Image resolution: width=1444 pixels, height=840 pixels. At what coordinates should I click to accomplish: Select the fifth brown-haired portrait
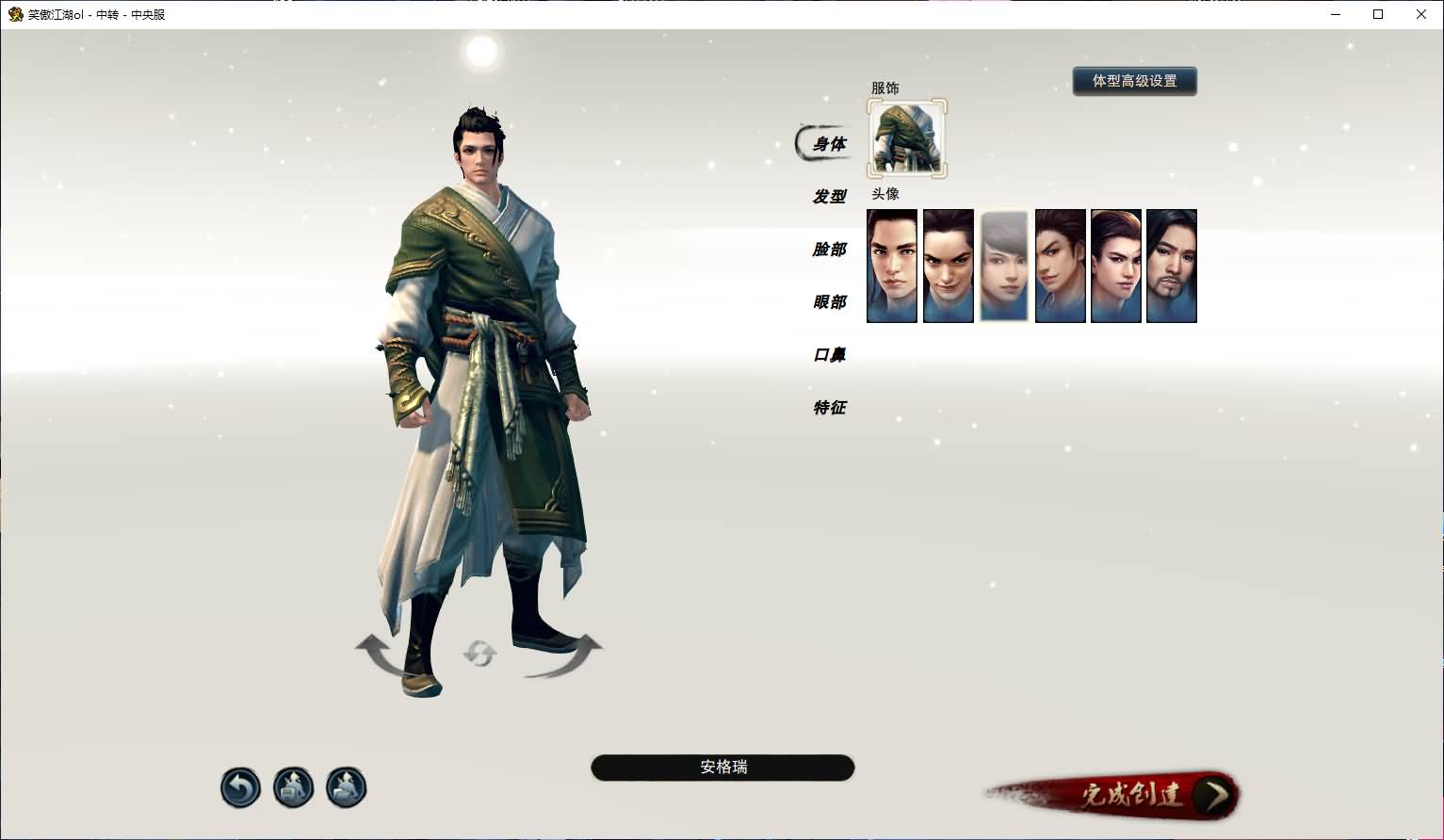coord(1116,266)
